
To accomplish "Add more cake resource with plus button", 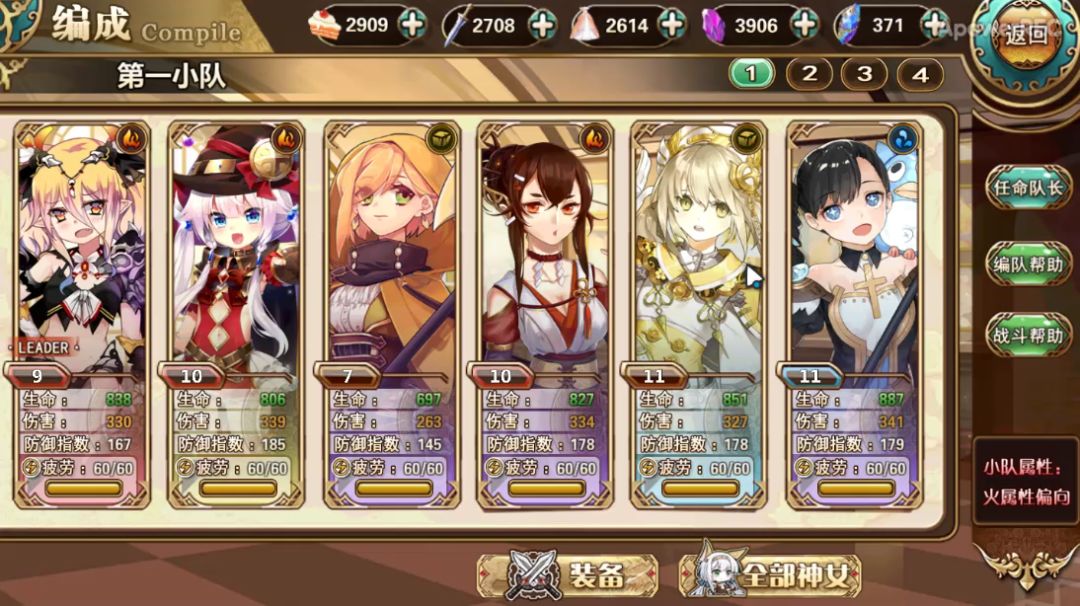I will coord(412,25).
